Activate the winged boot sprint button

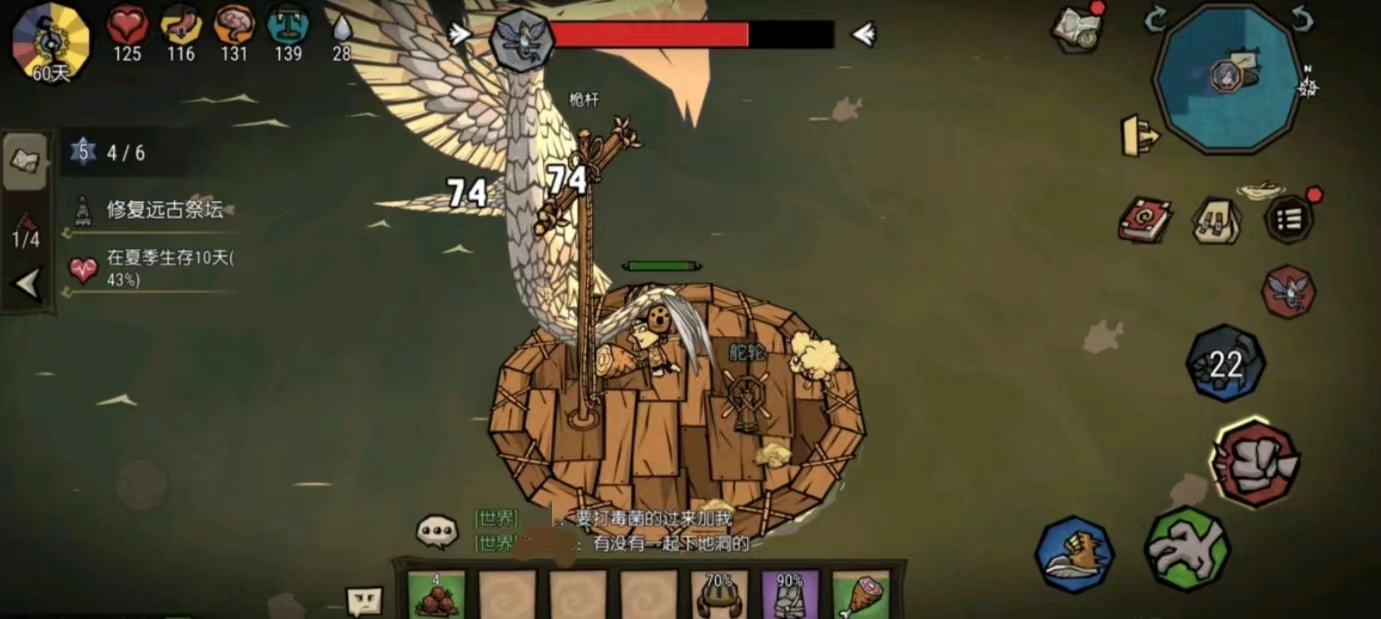coord(1075,555)
